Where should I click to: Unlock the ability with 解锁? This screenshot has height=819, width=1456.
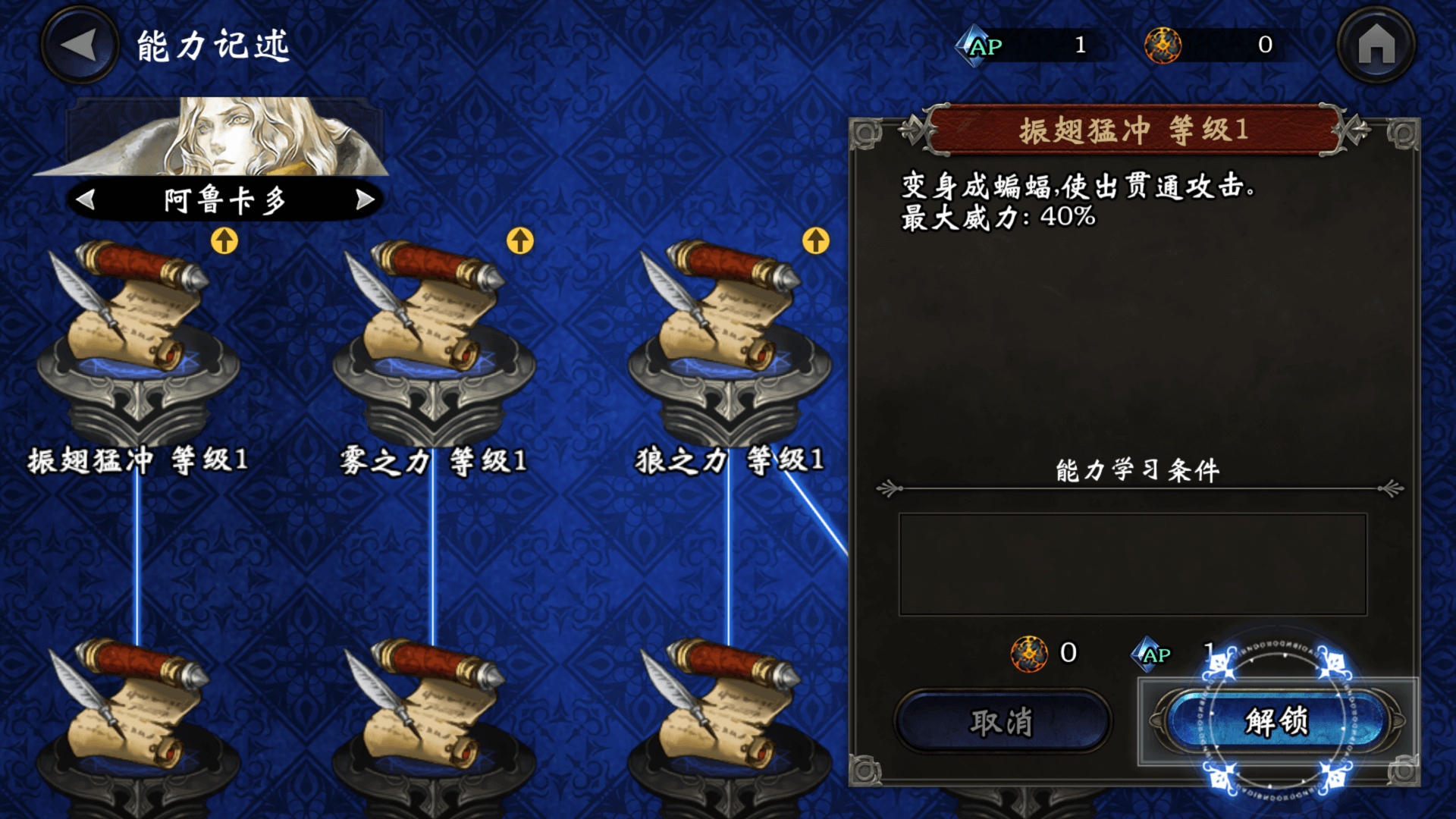point(1277,721)
